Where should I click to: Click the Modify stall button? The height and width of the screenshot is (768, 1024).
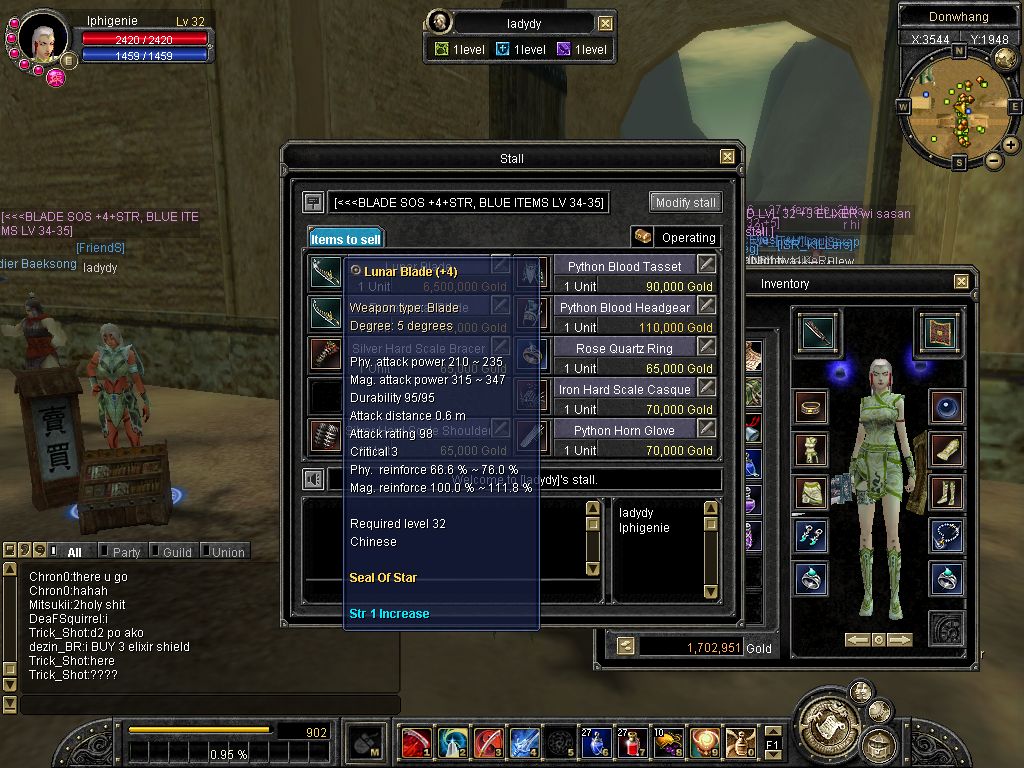pos(685,202)
